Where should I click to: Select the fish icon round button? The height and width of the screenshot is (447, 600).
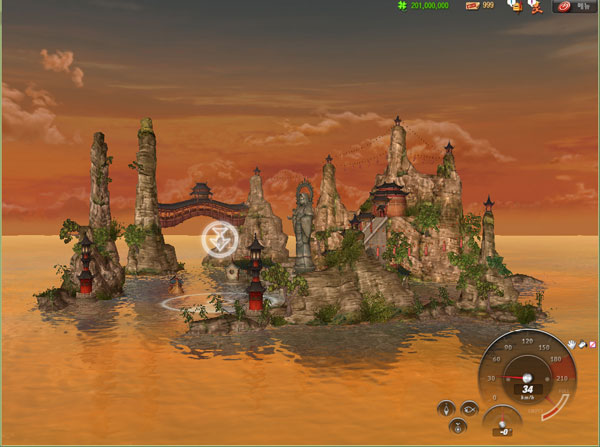point(470,407)
